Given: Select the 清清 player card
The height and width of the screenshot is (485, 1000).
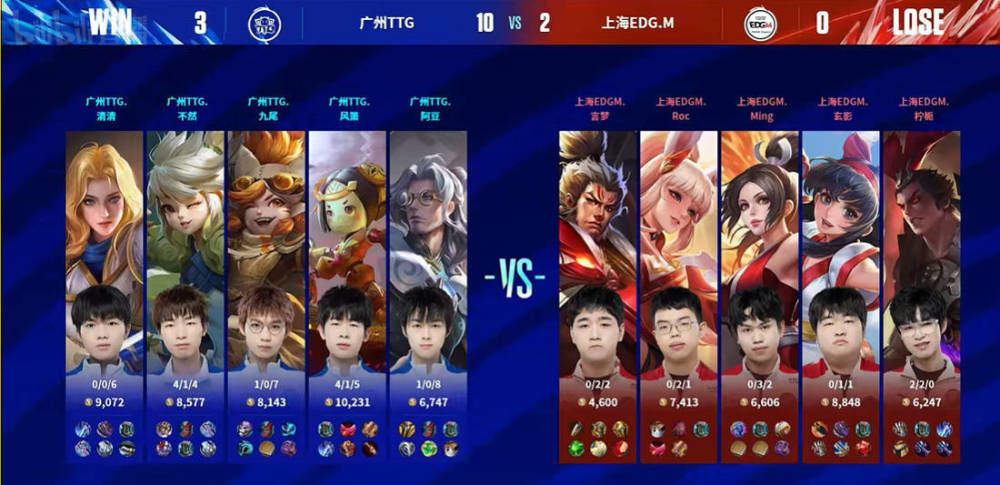Looking at the screenshot, I should (x=104, y=290).
